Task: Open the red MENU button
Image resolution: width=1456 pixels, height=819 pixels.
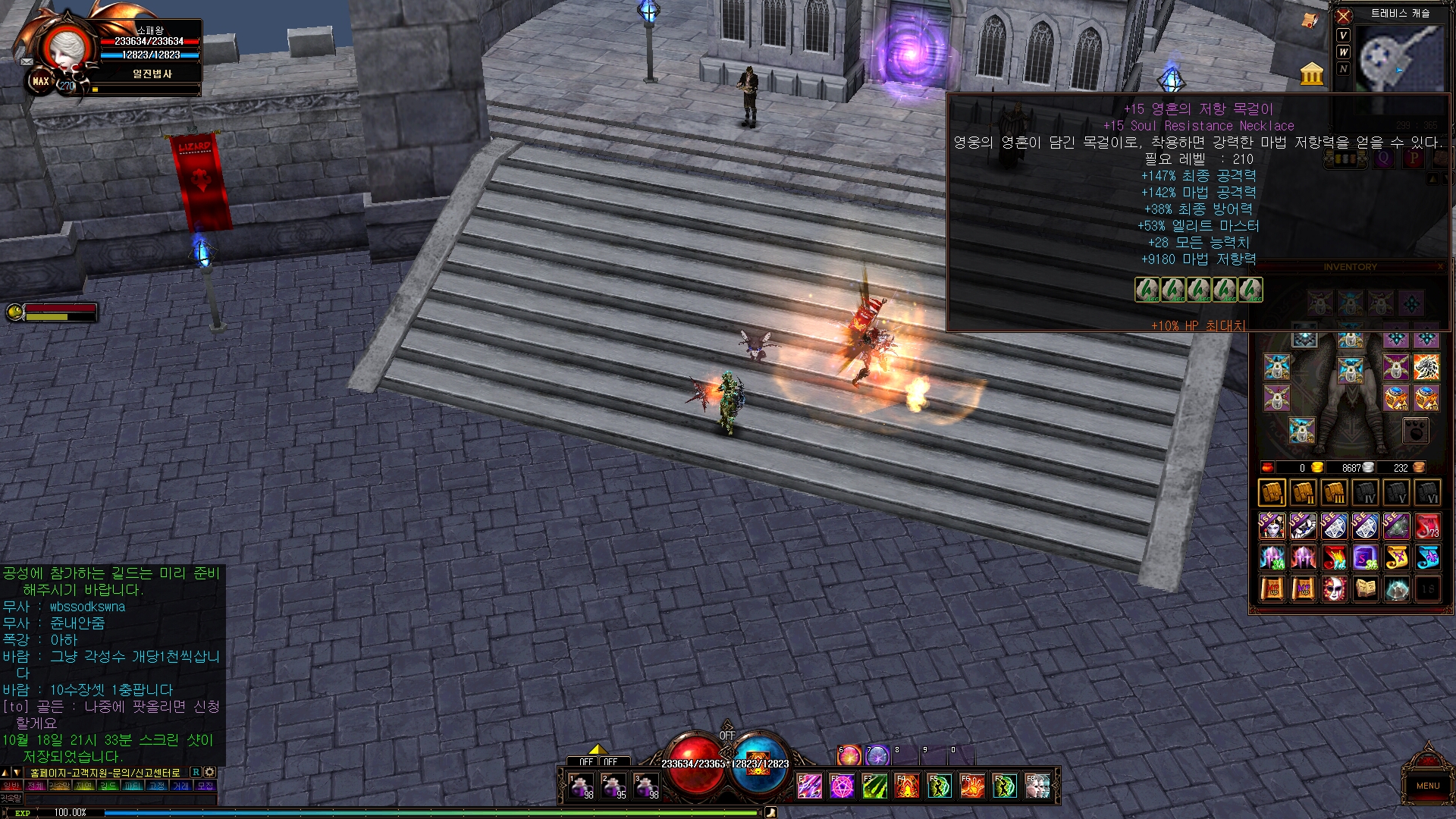Action: [1427, 785]
